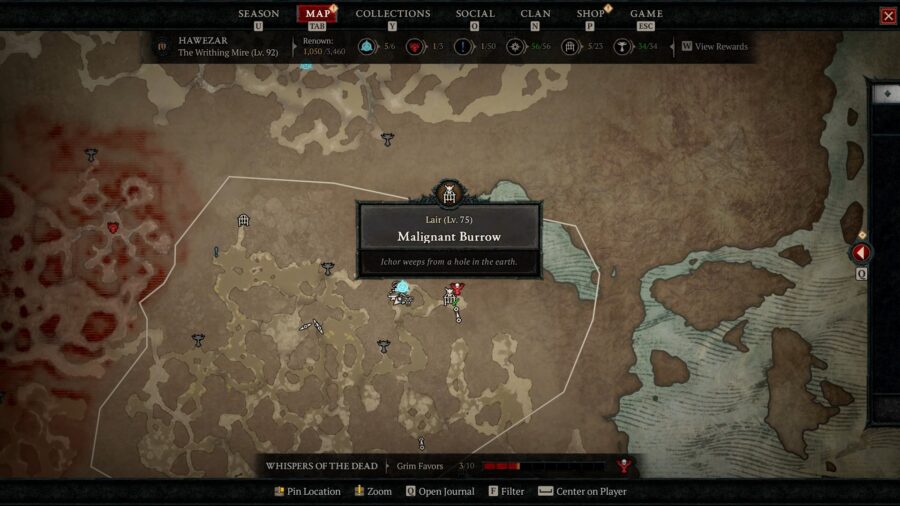The width and height of the screenshot is (900, 506).
Task: Select the Malignant Burrow lair marker
Action: [x=449, y=193]
